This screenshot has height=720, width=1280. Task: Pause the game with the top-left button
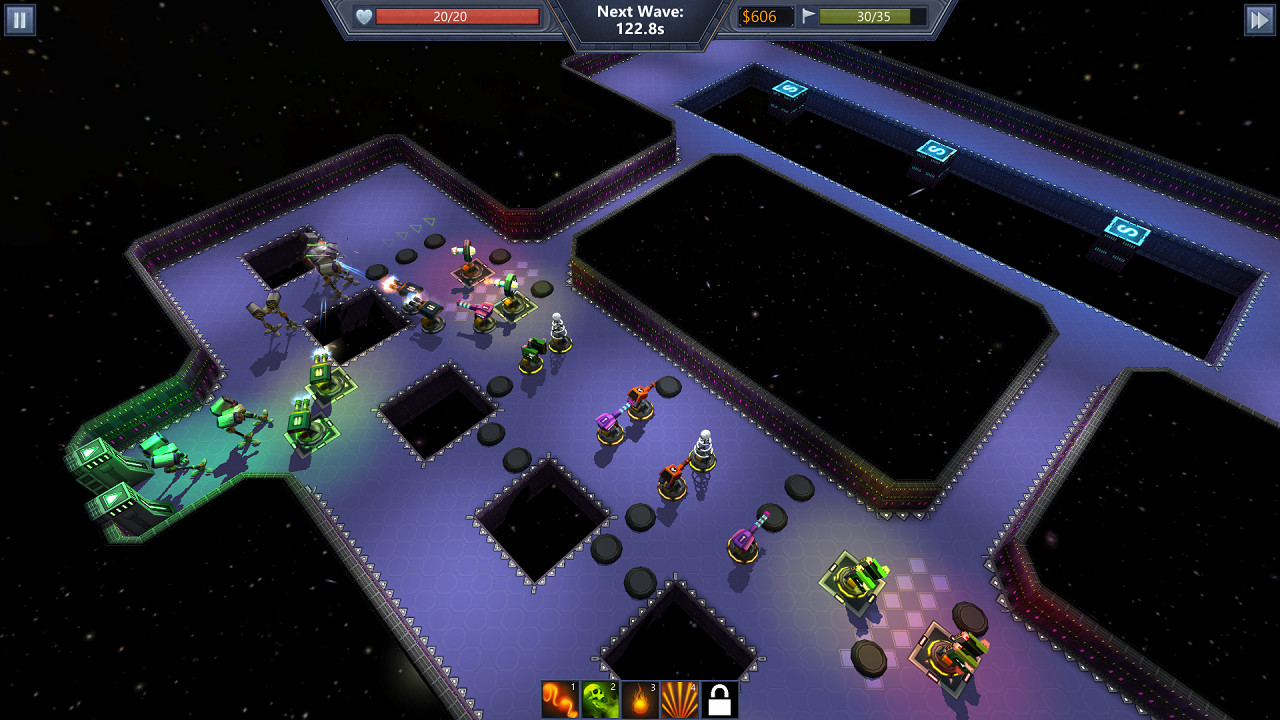[x=18, y=18]
